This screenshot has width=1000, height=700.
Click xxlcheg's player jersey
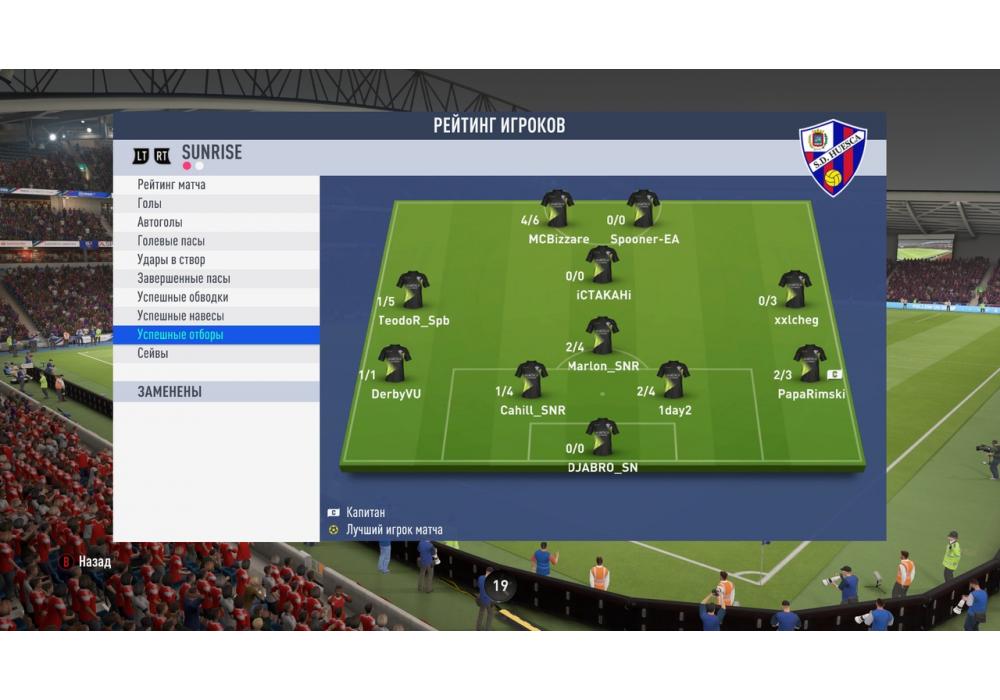click(795, 290)
